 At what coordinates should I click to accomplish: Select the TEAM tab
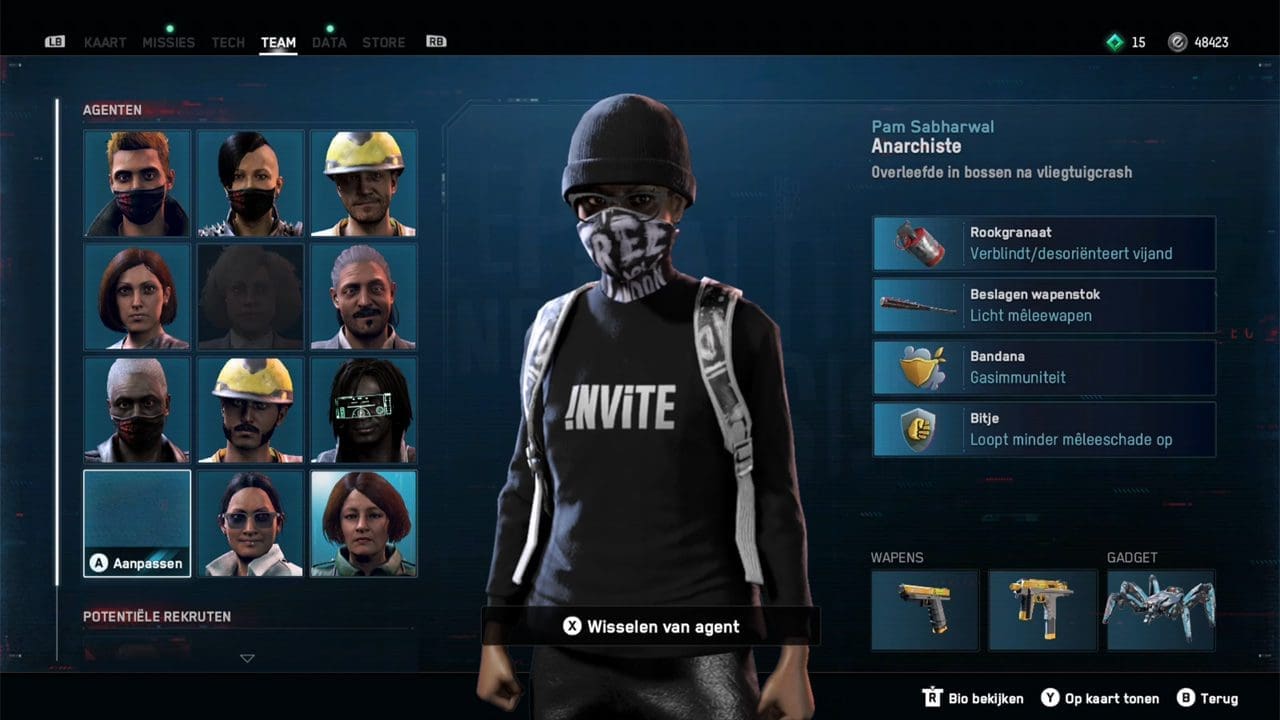point(278,43)
